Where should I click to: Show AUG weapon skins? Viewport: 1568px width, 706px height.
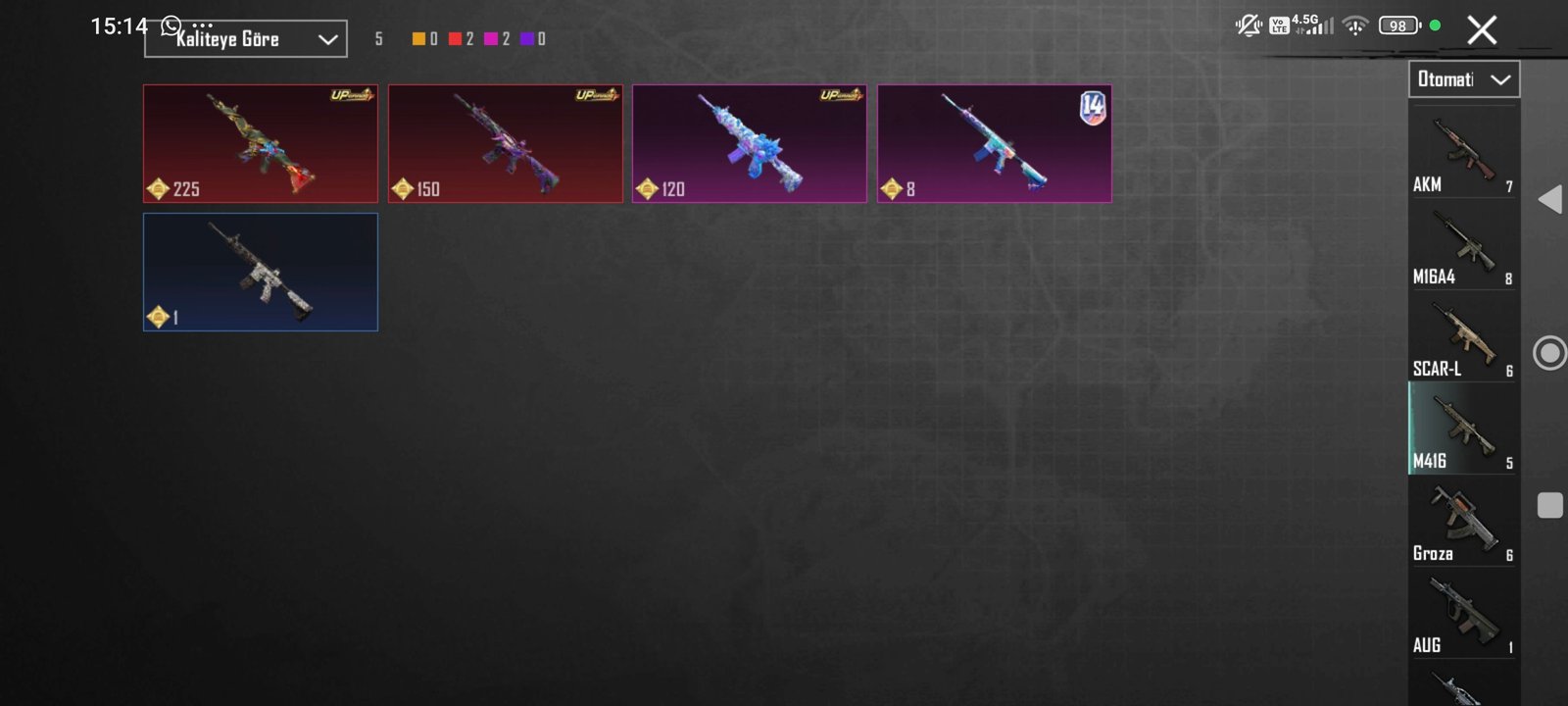[1463, 615]
